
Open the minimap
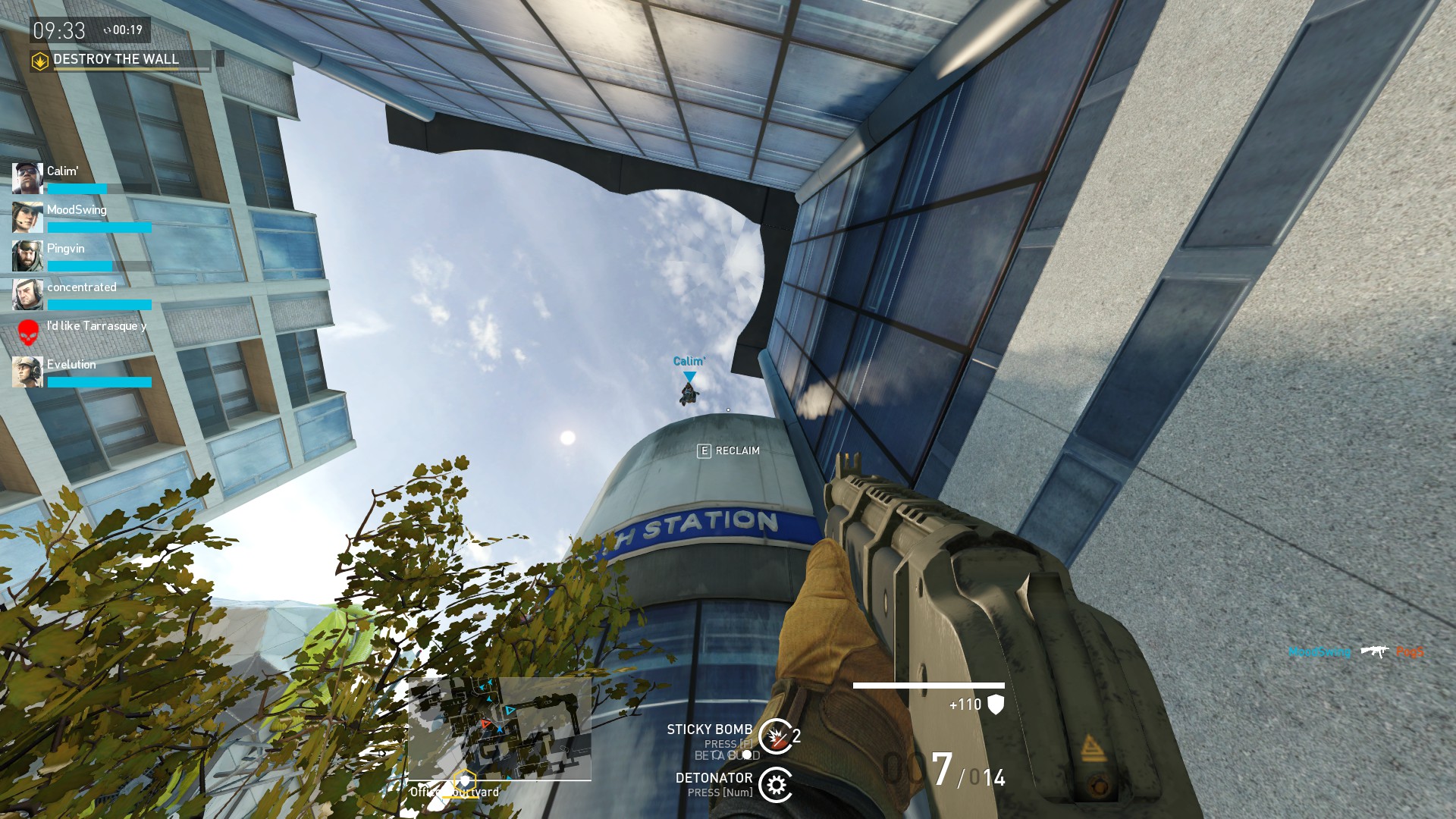pos(500,729)
